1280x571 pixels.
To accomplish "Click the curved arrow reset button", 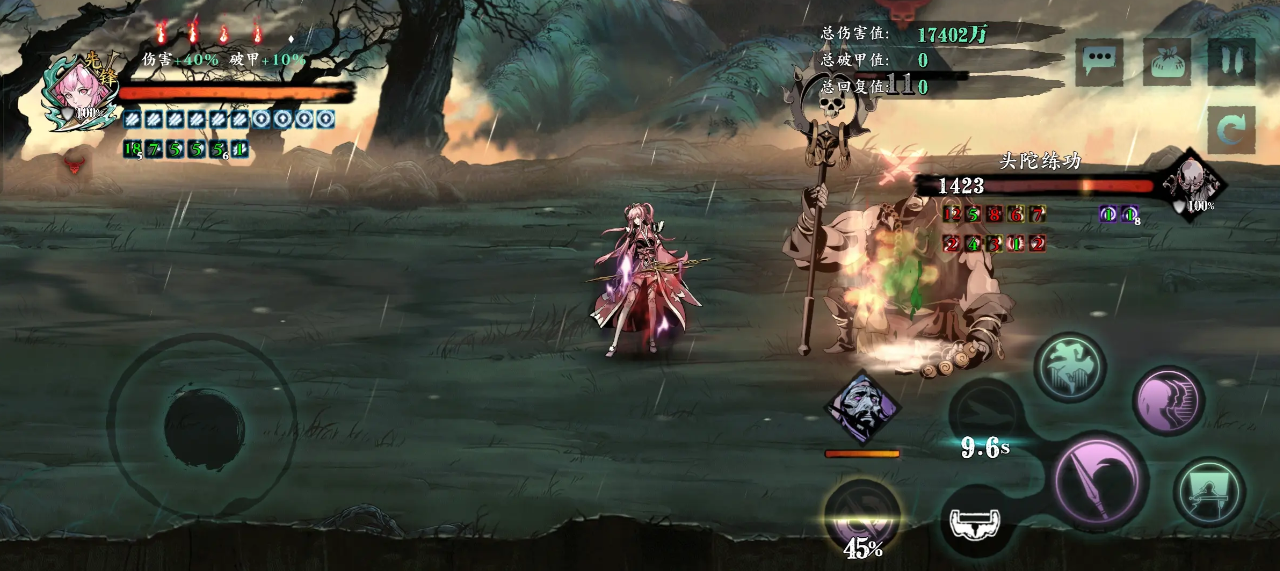I will [1231, 130].
